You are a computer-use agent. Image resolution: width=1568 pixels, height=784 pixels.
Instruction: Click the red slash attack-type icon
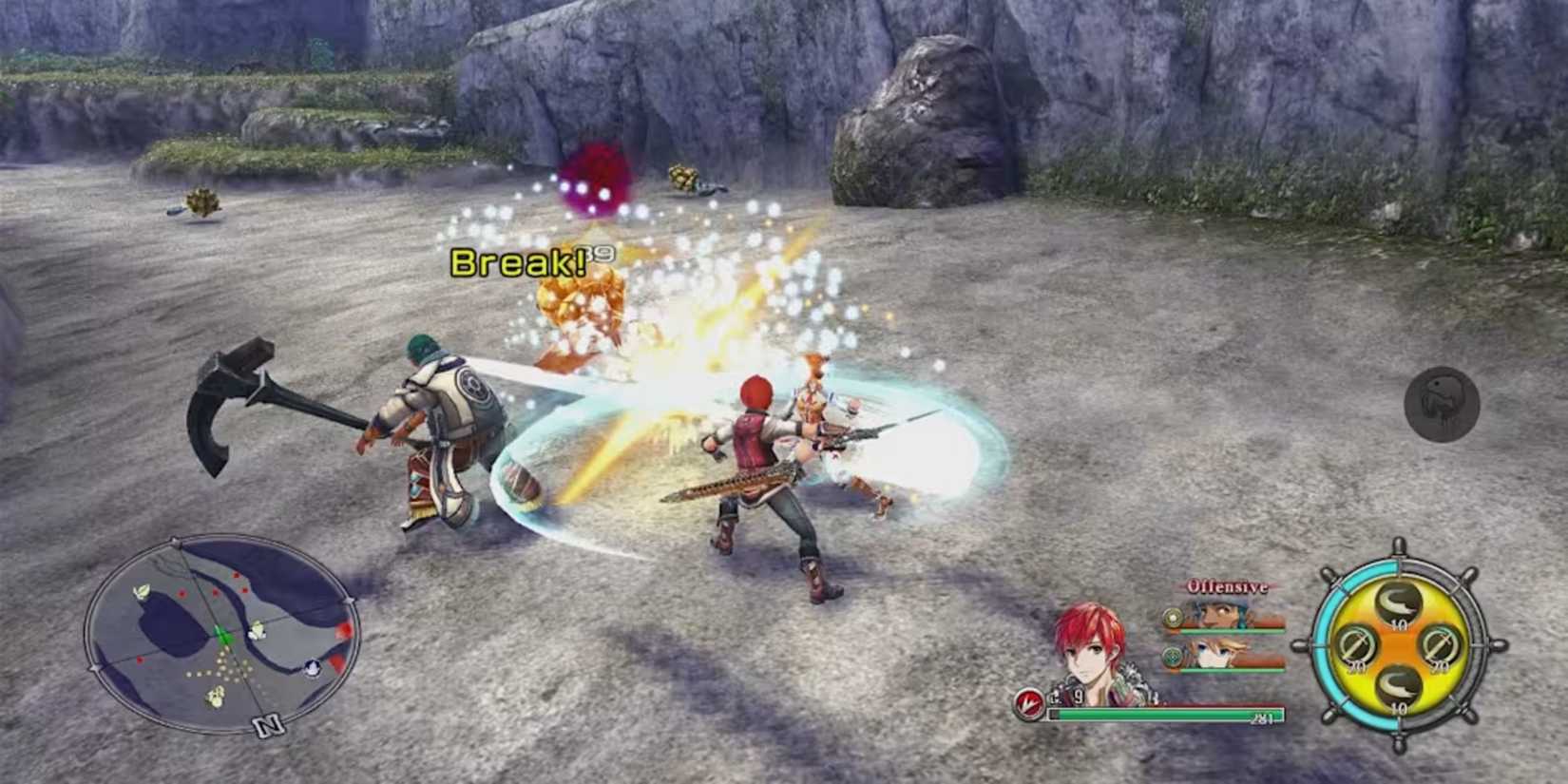click(1028, 704)
